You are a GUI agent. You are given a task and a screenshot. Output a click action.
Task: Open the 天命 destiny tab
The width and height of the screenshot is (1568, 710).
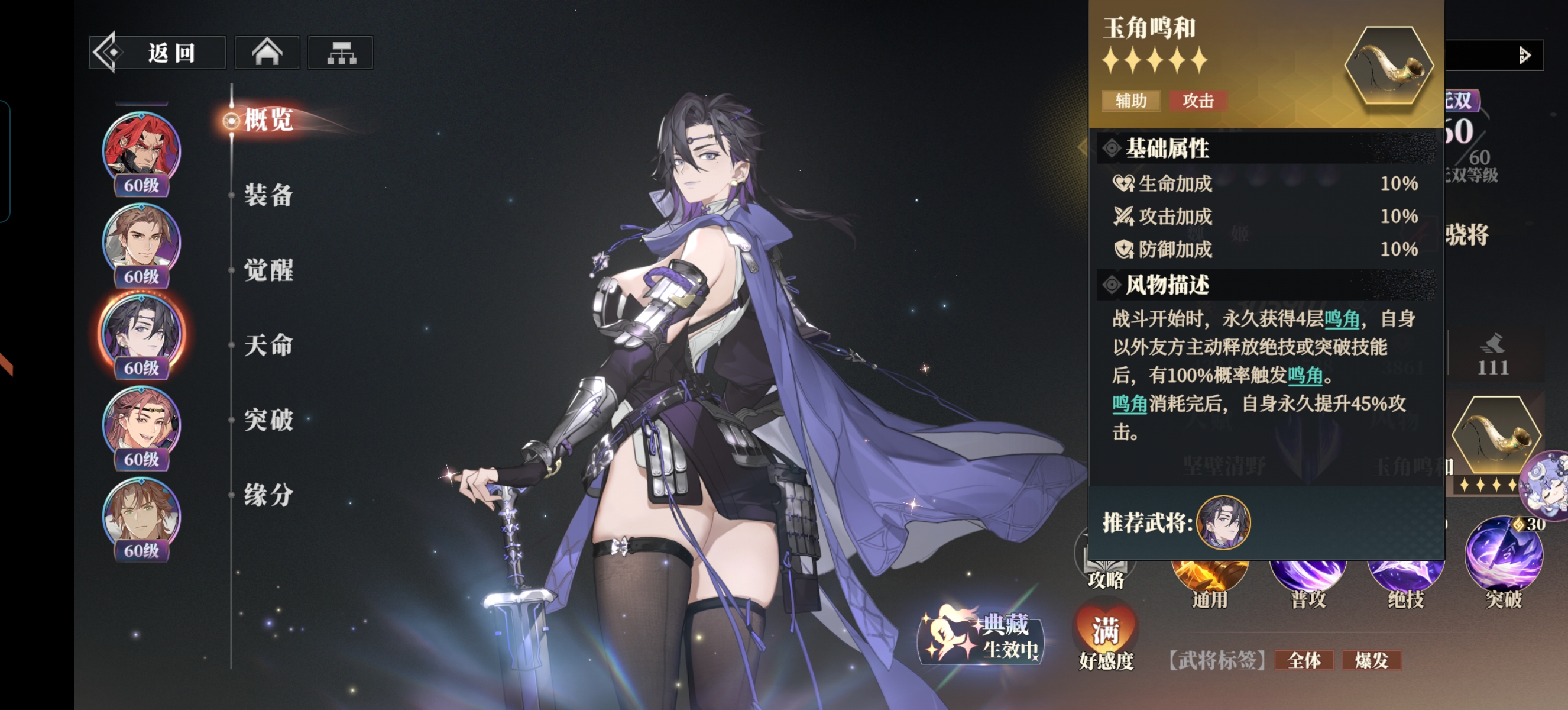point(268,346)
